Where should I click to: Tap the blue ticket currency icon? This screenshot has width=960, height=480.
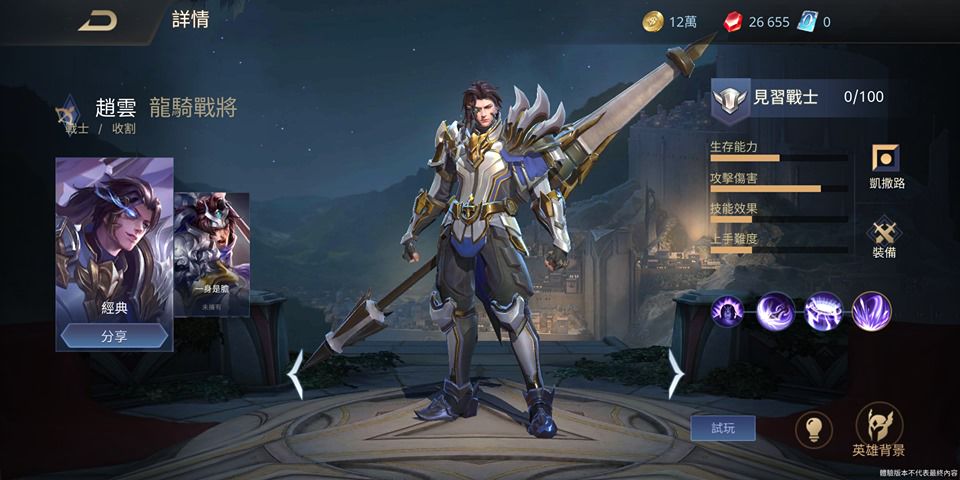tap(806, 22)
